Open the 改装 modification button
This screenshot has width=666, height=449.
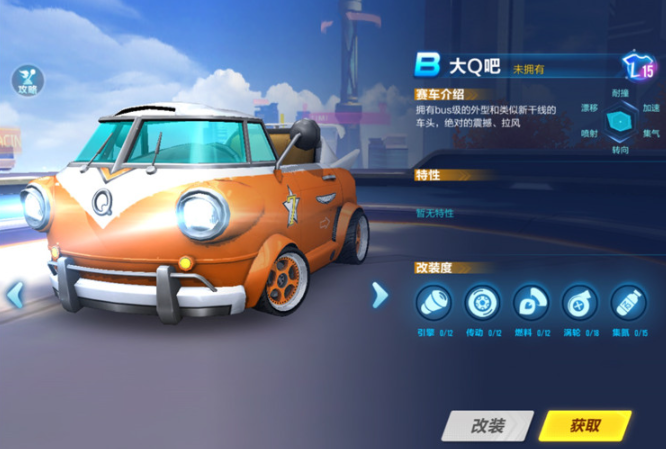pyautogui.click(x=486, y=425)
